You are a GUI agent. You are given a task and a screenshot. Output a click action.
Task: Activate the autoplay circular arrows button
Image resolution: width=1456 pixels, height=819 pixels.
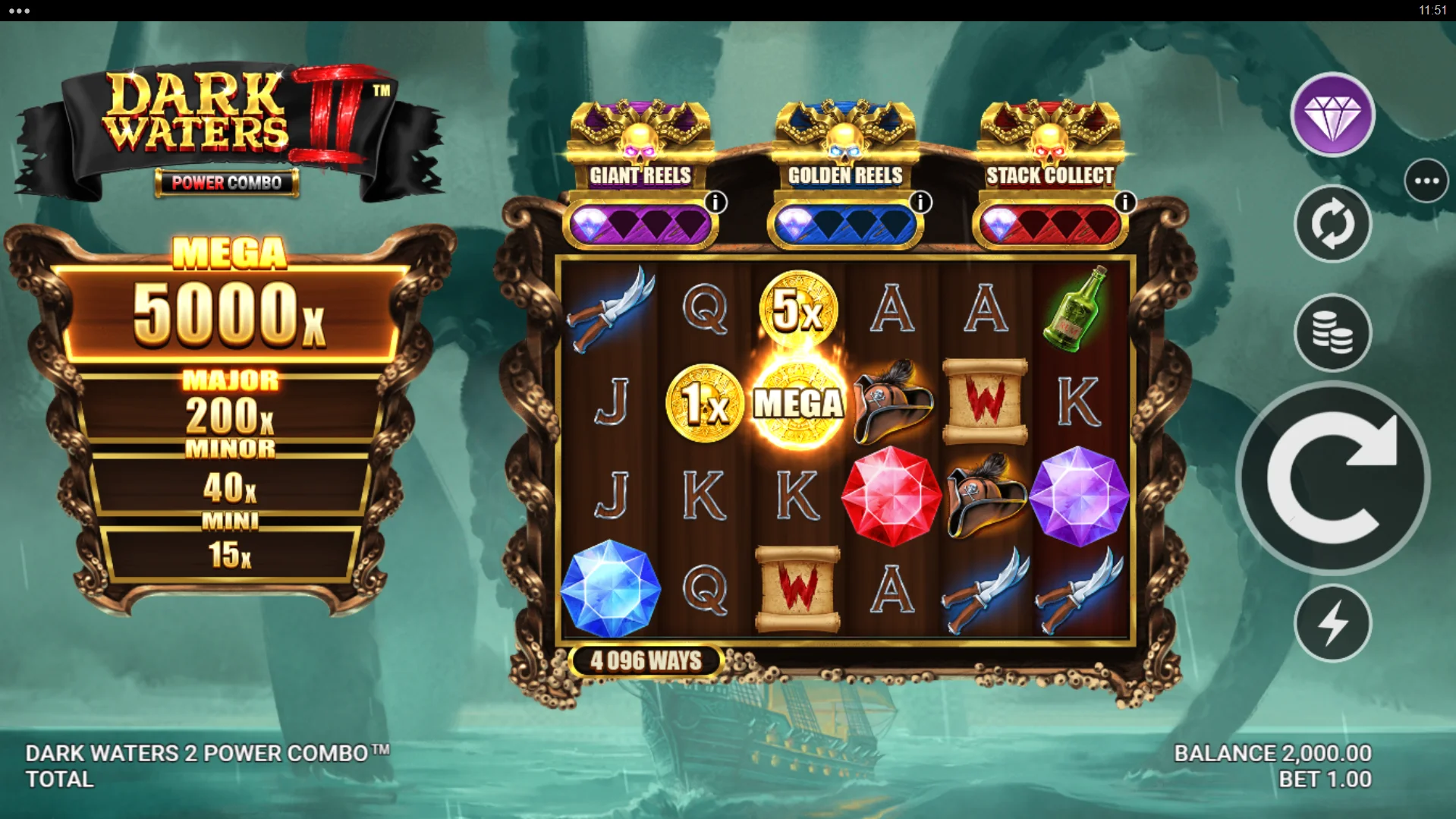(x=1332, y=224)
